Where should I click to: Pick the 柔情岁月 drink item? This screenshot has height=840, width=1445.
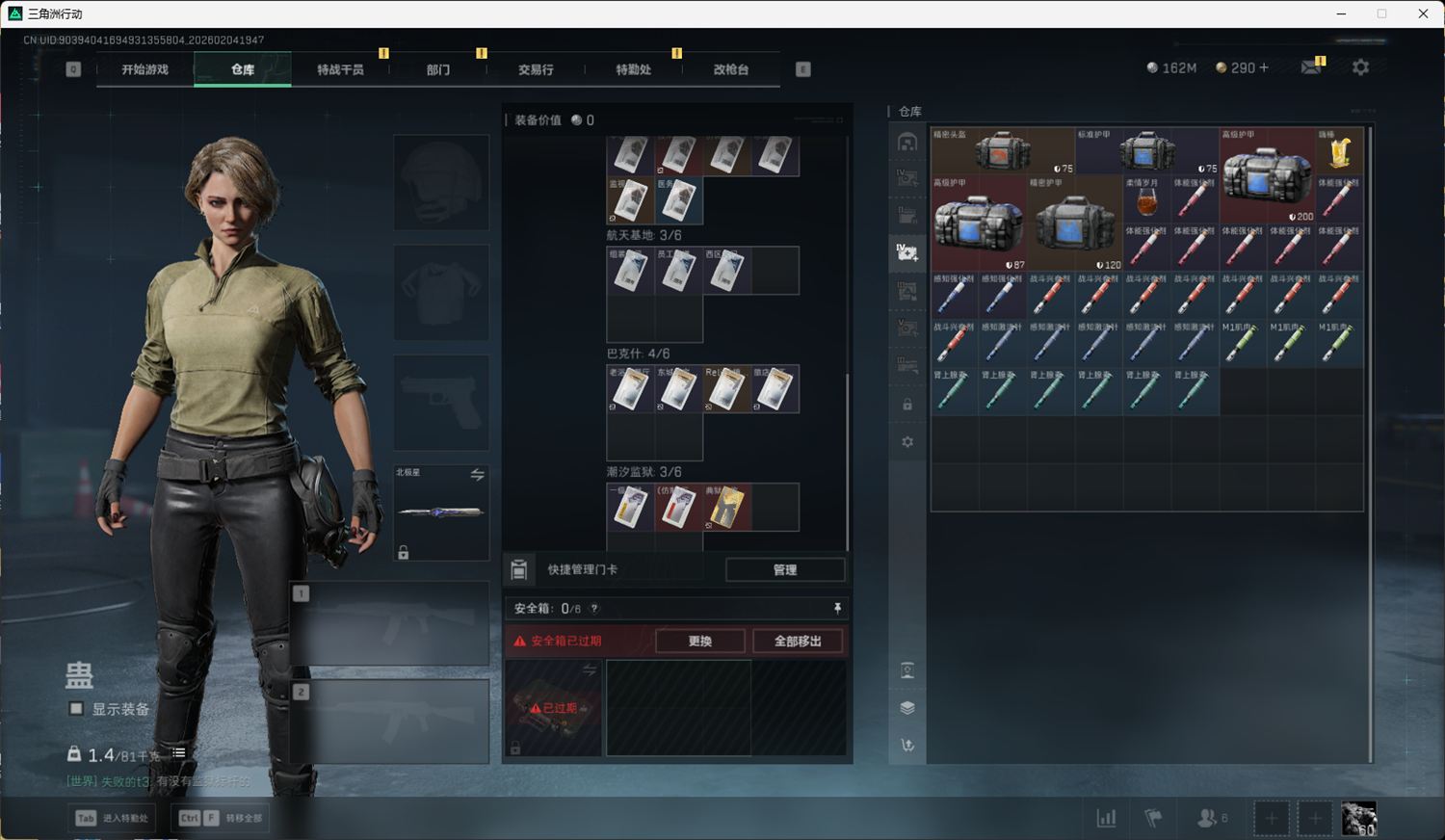pos(1146,198)
